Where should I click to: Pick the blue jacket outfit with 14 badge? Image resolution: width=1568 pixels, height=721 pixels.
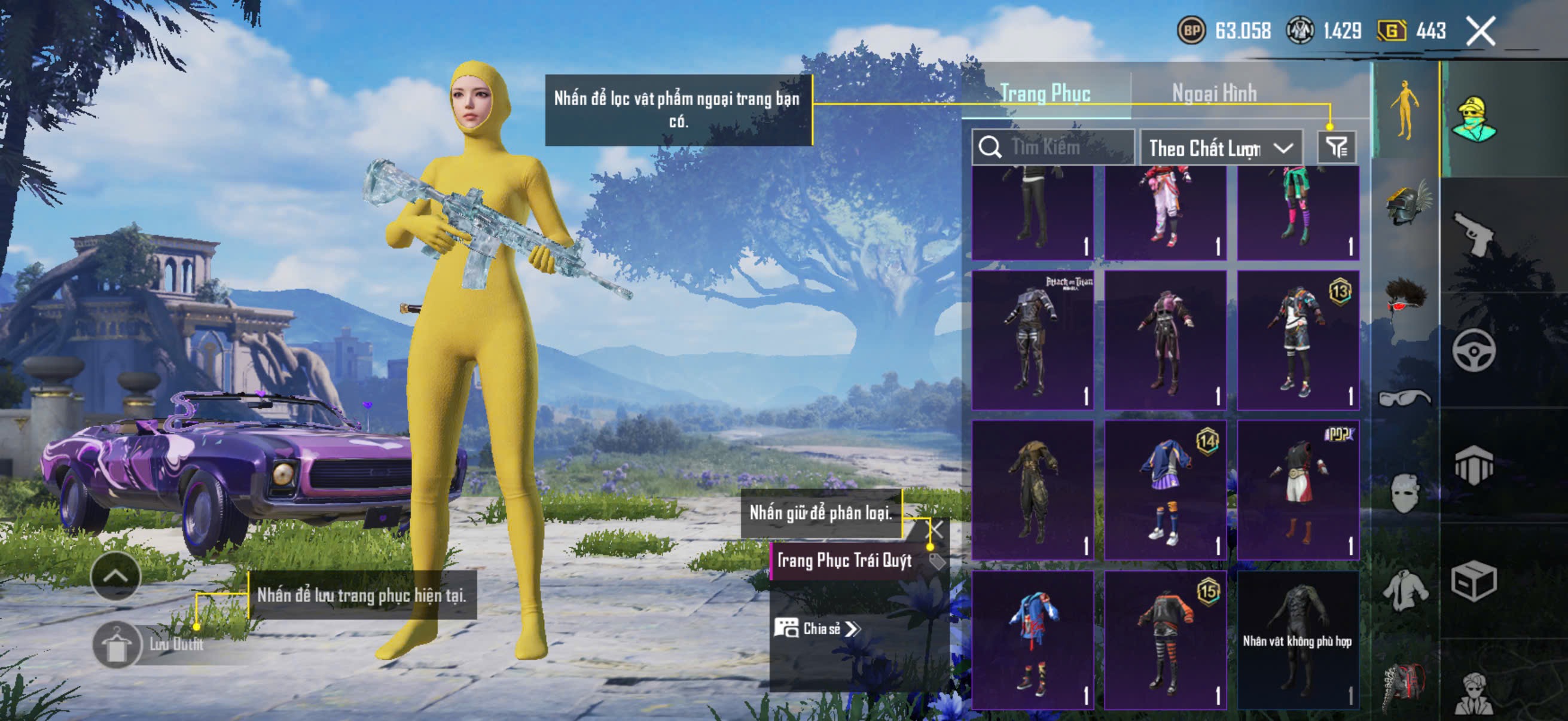[1165, 490]
